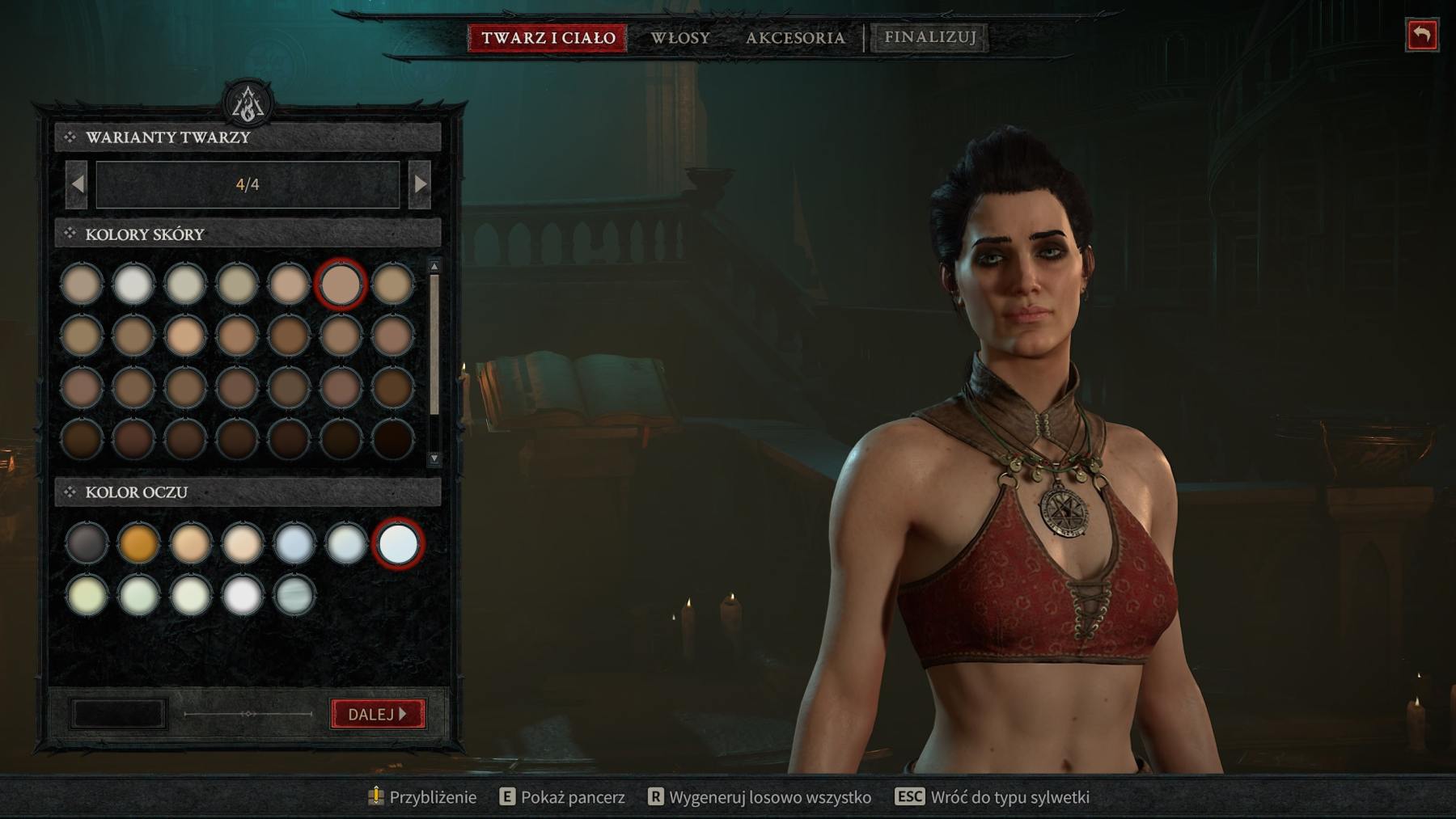This screenshot has width=1456, height=819.
Task: Show the previous face variant
Action: pyautogui.click(x=77, y=184)
